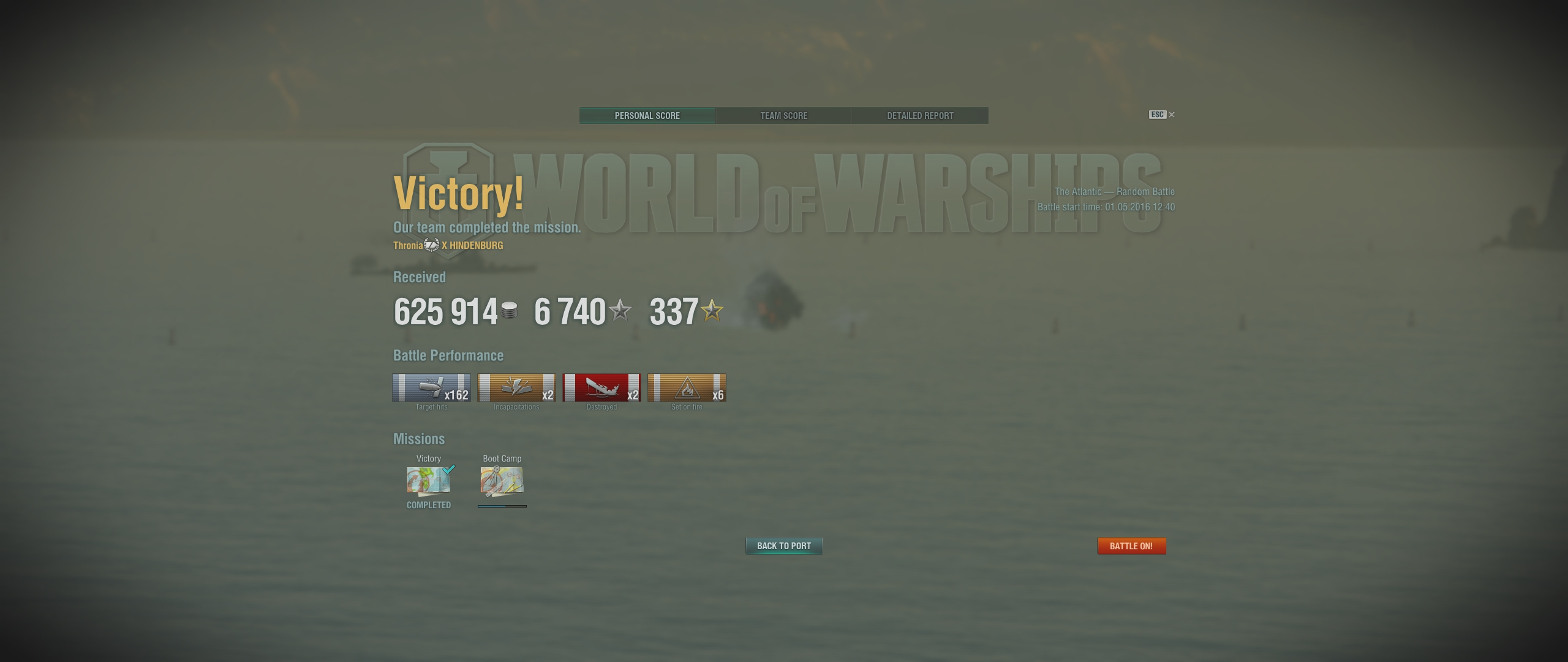Return to port with Back to Port
Viewport: 1568px width, 662px height.
[x=783, y=546]
